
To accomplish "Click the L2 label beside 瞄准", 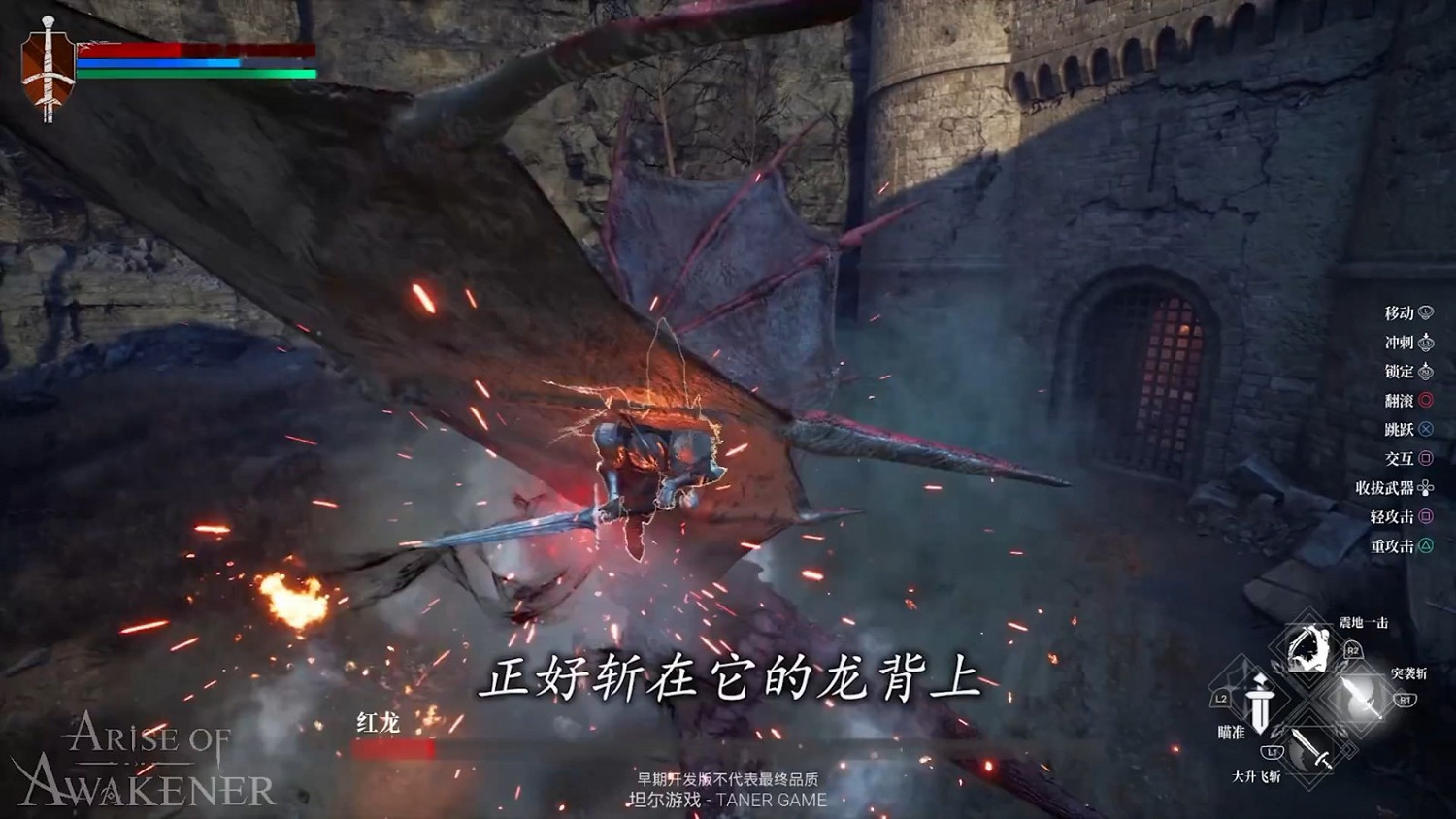I will click(1222, 699).
